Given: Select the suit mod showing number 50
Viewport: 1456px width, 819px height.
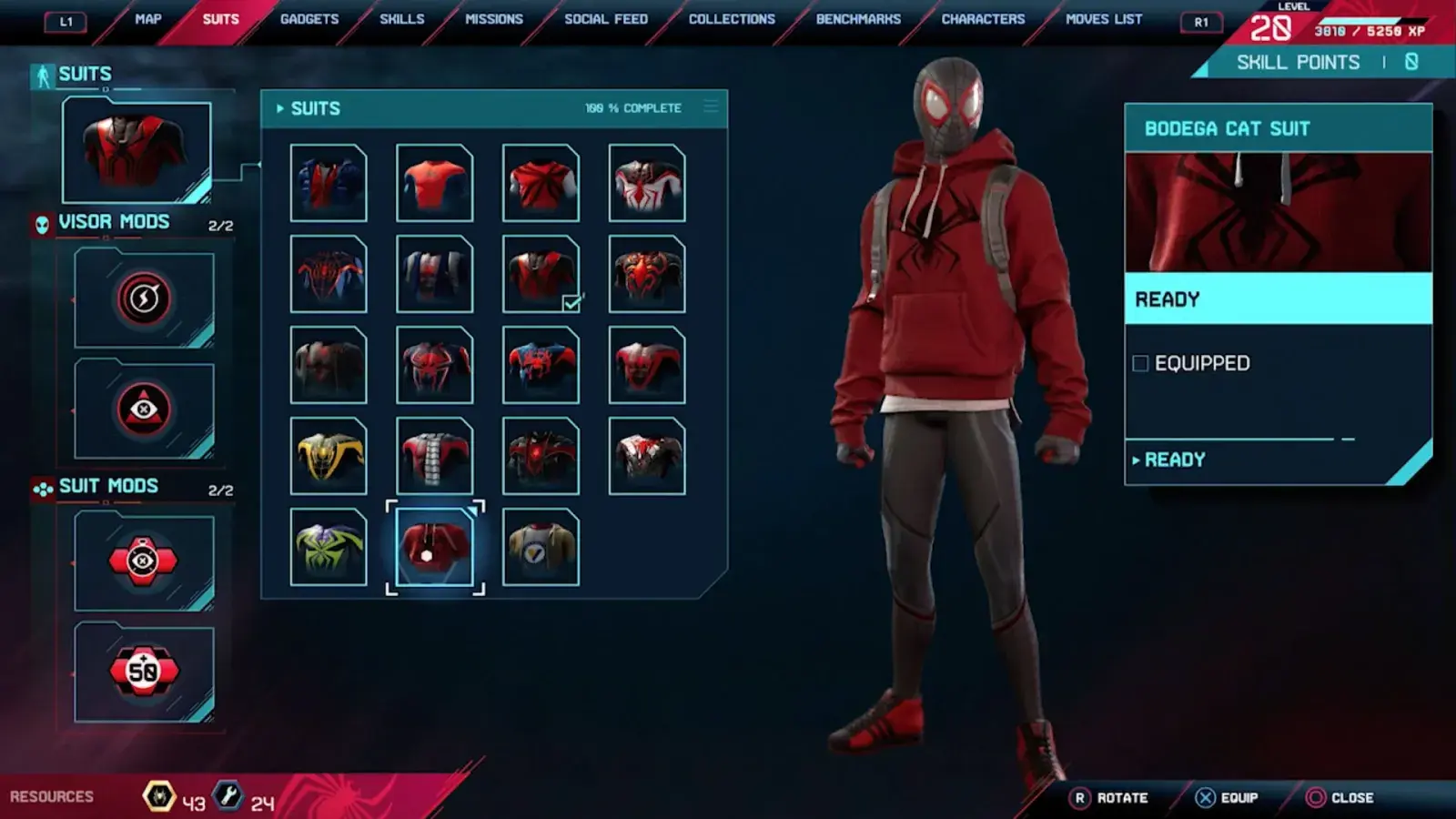Looking at the screenshot, I should click(144, 672).
